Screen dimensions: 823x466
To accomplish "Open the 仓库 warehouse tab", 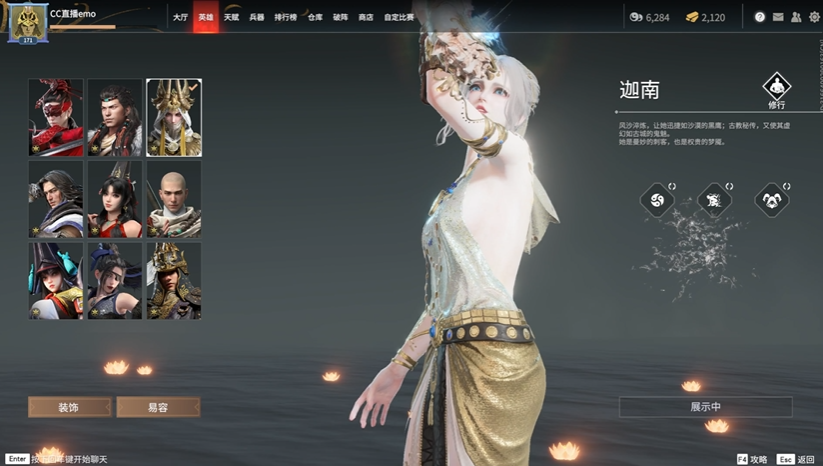I will click(315, 17).
